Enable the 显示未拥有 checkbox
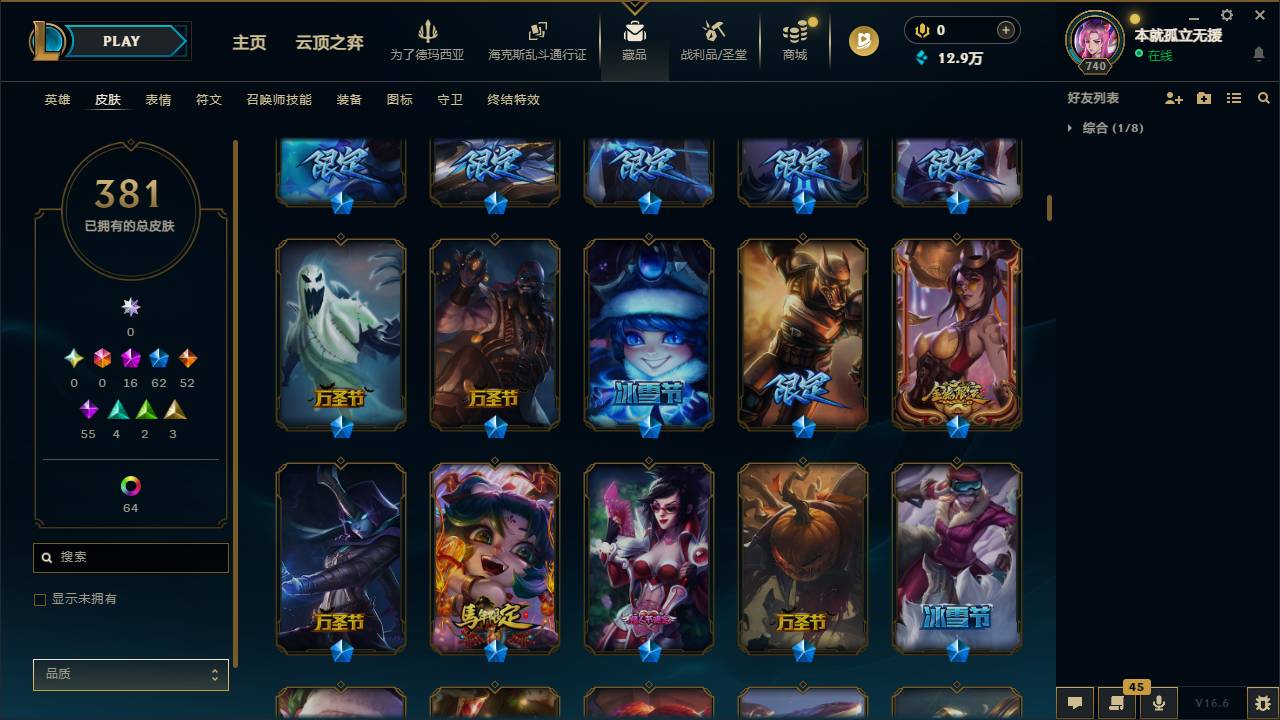This screenshot has height=720, width=1280. pyautogui.click(x=40, y=599)
